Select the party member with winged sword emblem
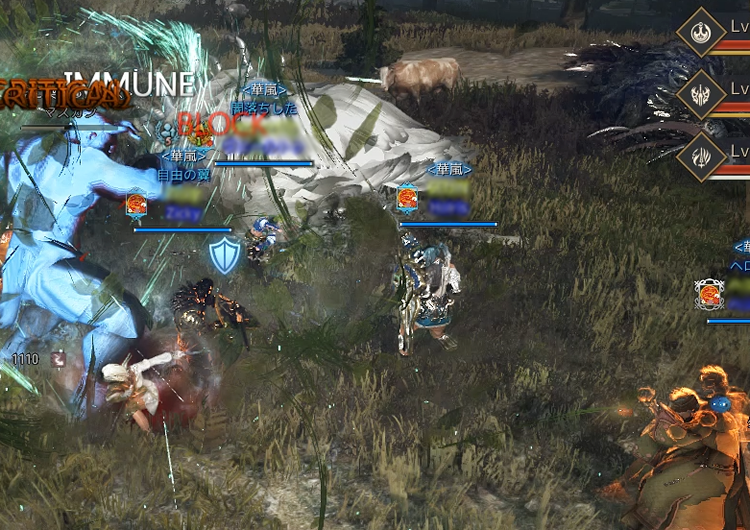 700,95
